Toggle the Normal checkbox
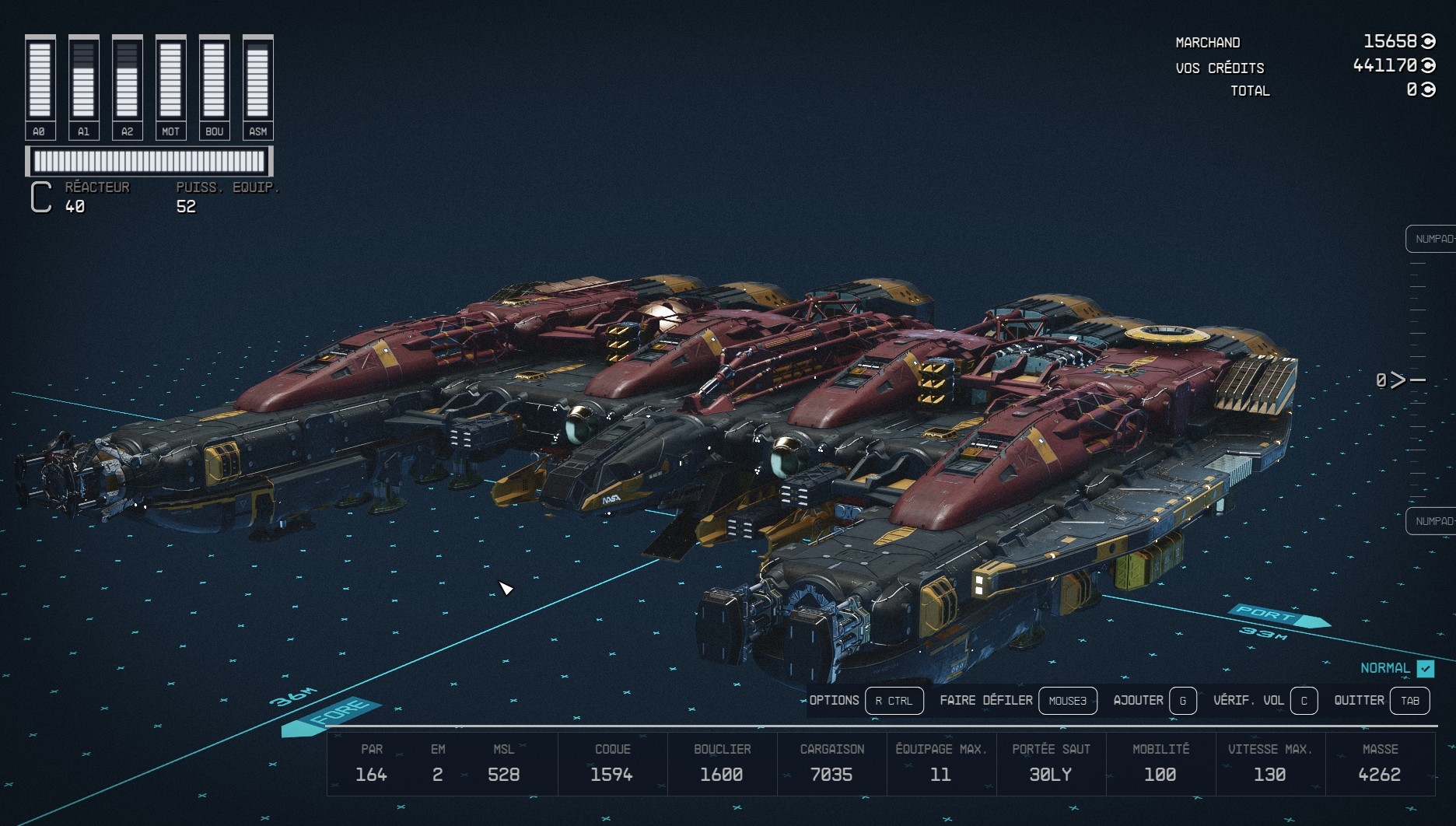The image size is (1456, 826). point(1425,668)
